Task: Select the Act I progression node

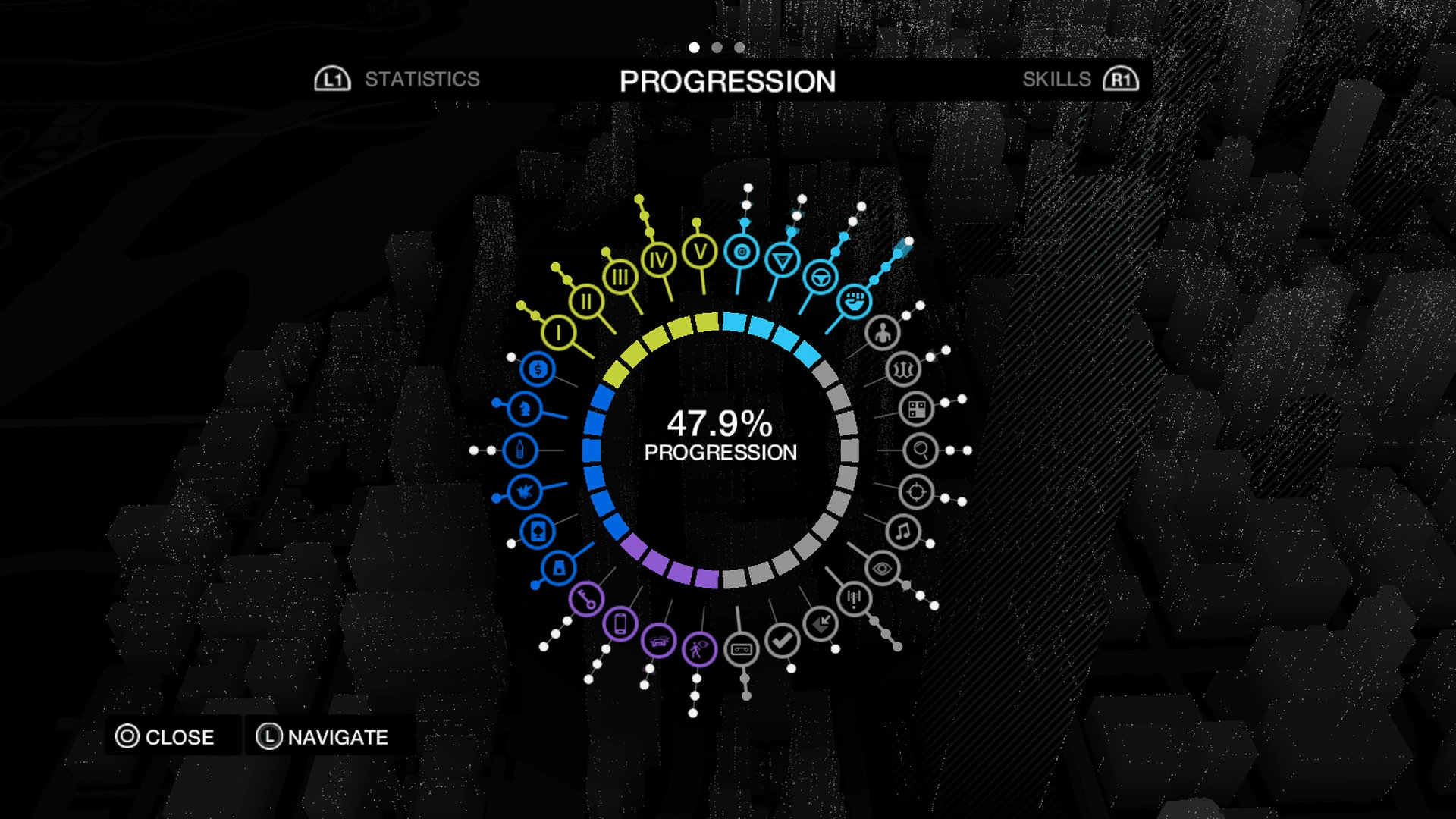Action: click(x=559, y=332)
